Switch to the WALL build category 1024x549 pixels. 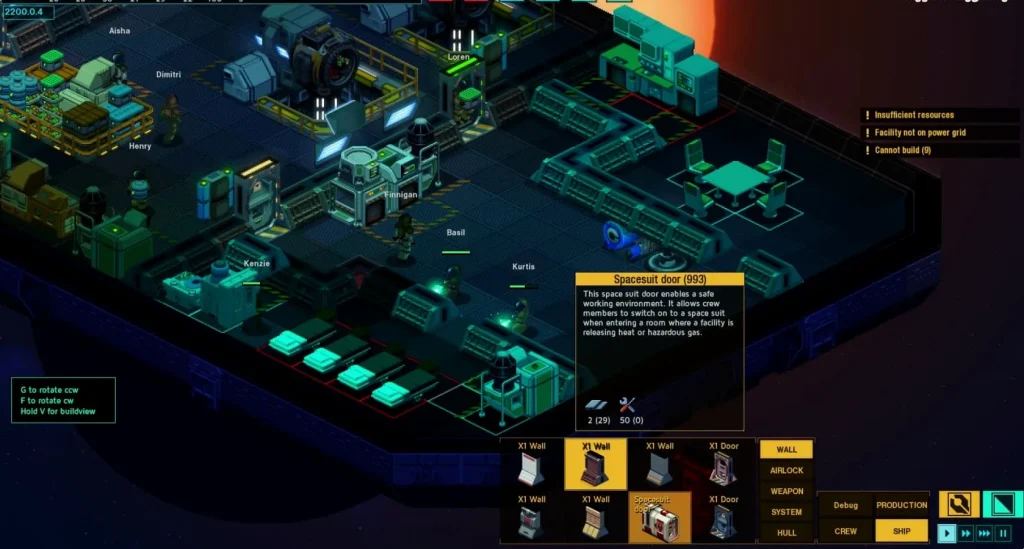tap(786, 450)
